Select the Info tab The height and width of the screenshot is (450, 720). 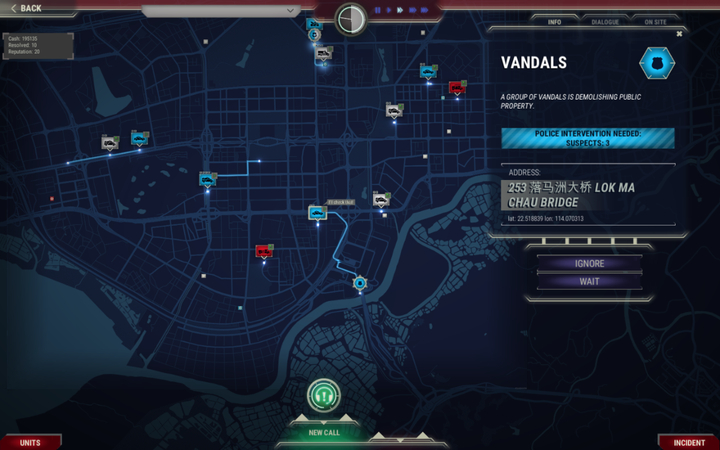tap(554, 21)
